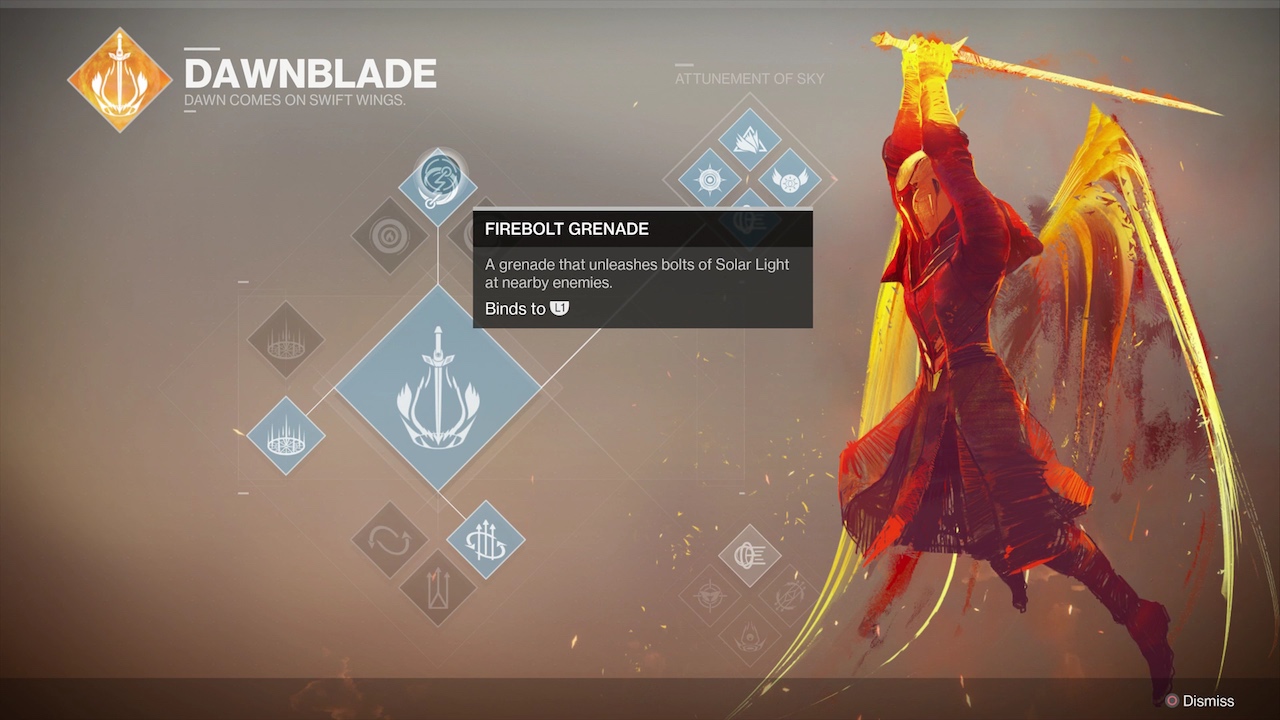Open the central Daybreak sword super node

pos(437,386)
